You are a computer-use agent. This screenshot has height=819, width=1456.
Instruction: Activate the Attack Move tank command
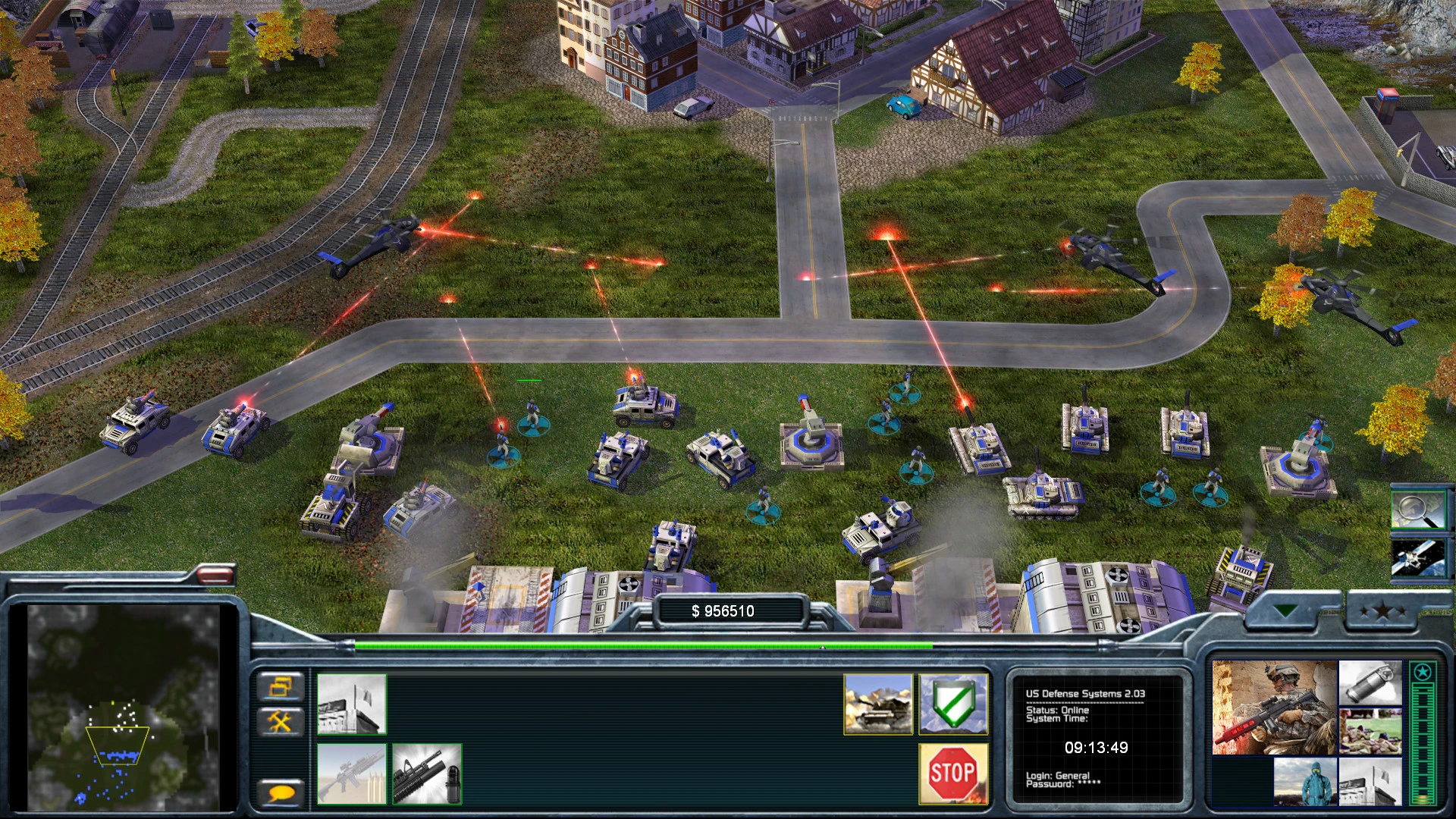tap(878, 704)
